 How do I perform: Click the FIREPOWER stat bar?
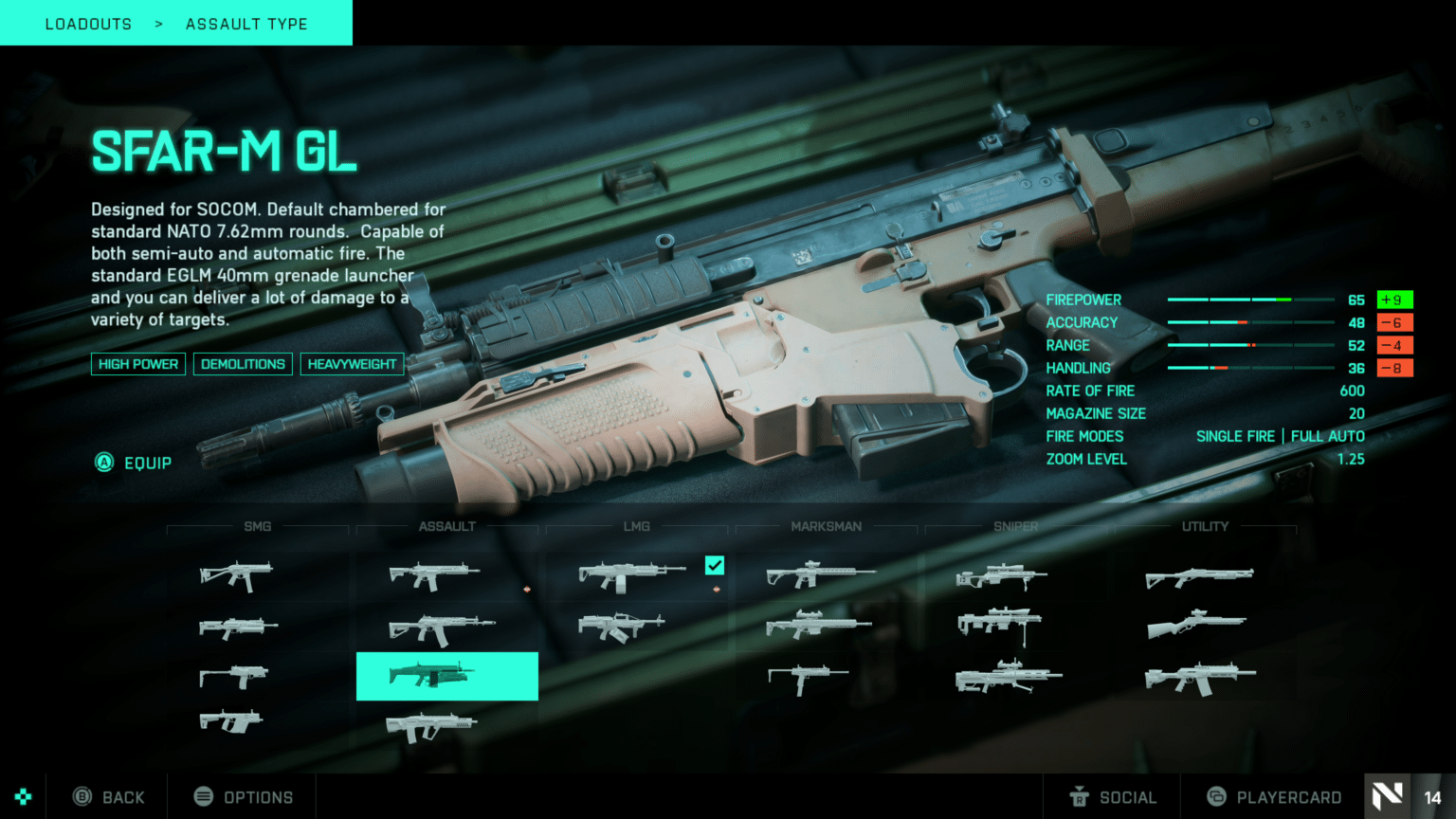(1251, 300)
